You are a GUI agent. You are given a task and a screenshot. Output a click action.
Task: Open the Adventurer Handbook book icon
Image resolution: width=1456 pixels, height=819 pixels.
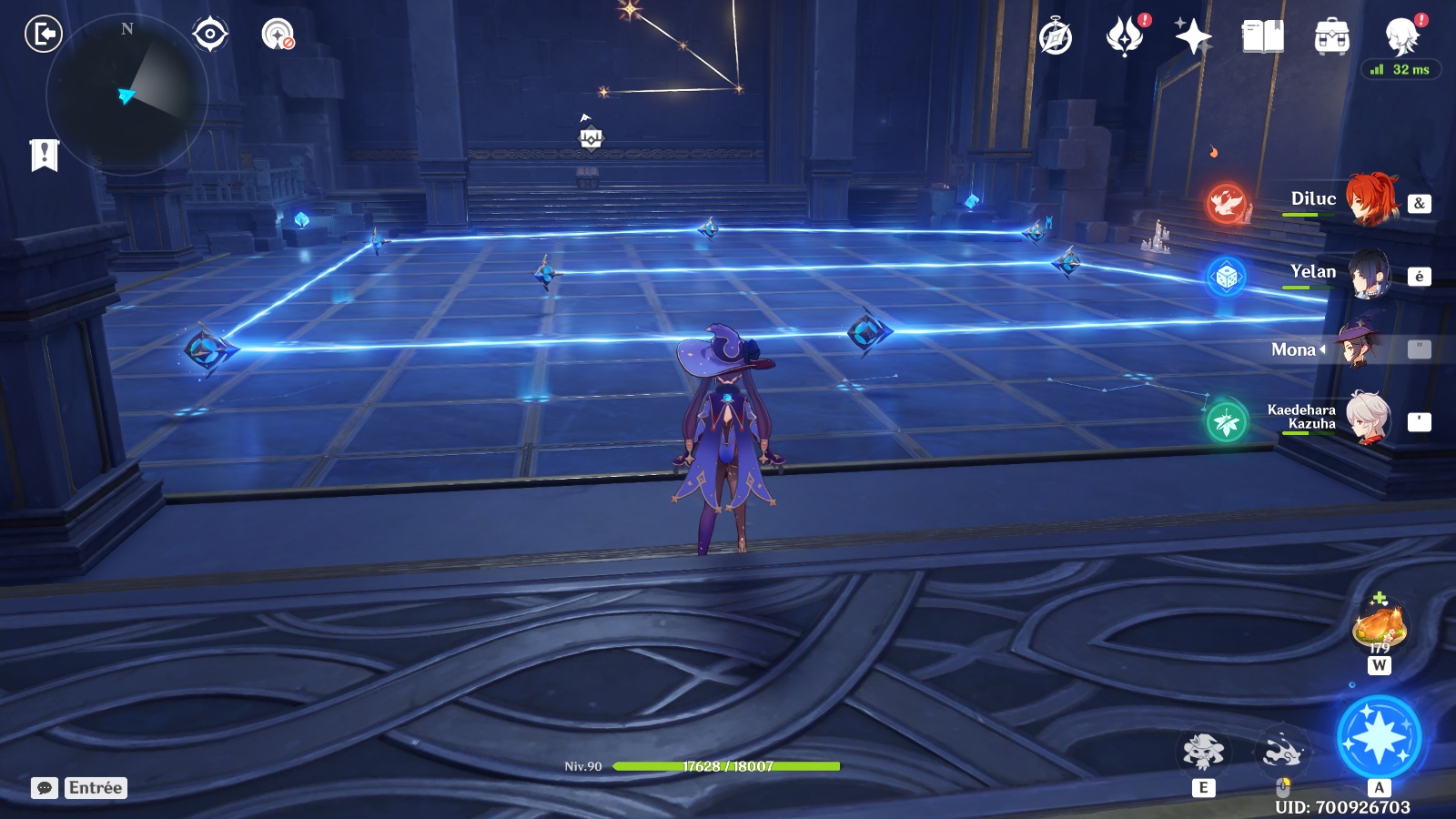(x=1262, y=37)
